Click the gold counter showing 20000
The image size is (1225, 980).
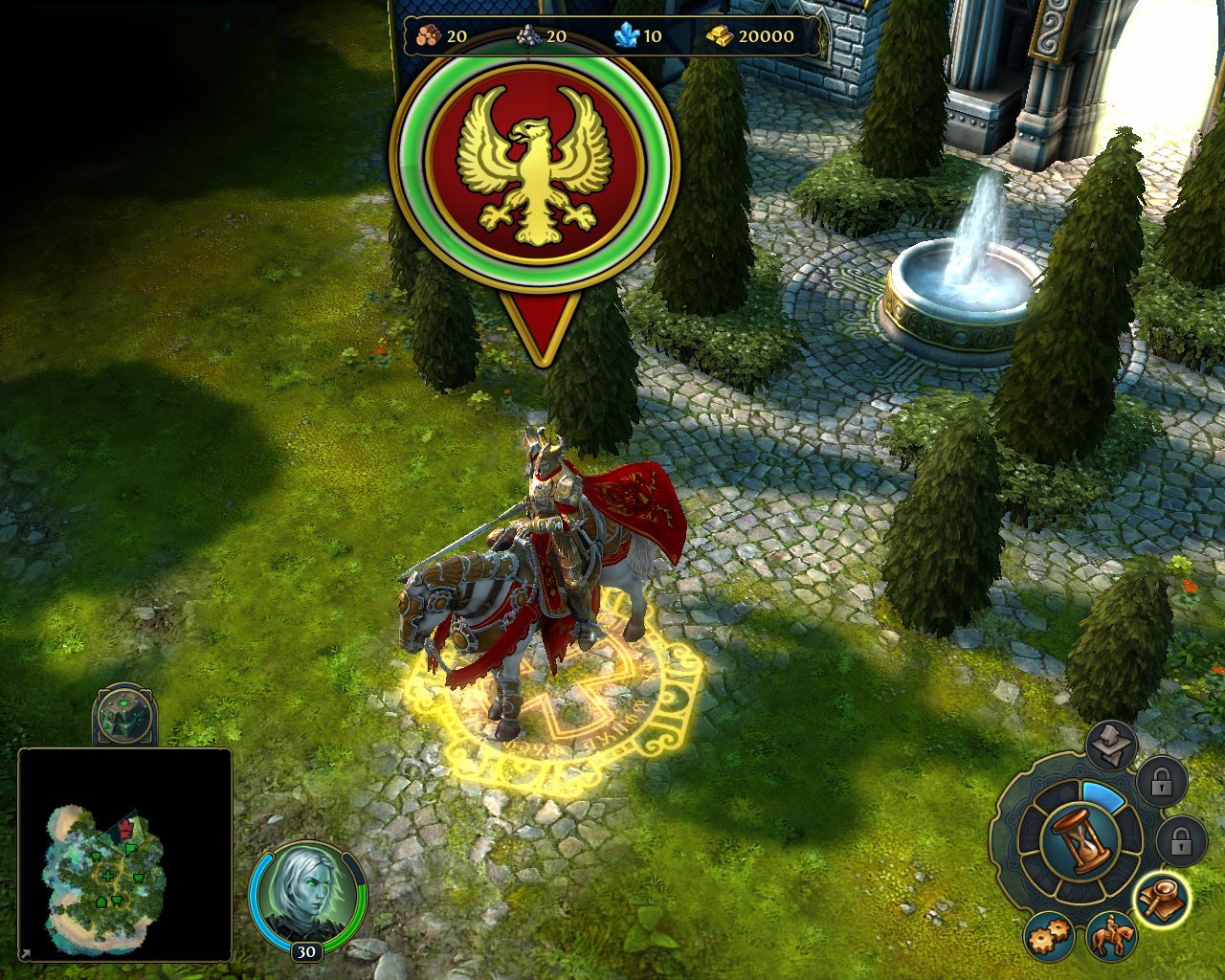[x=766, y=34]
